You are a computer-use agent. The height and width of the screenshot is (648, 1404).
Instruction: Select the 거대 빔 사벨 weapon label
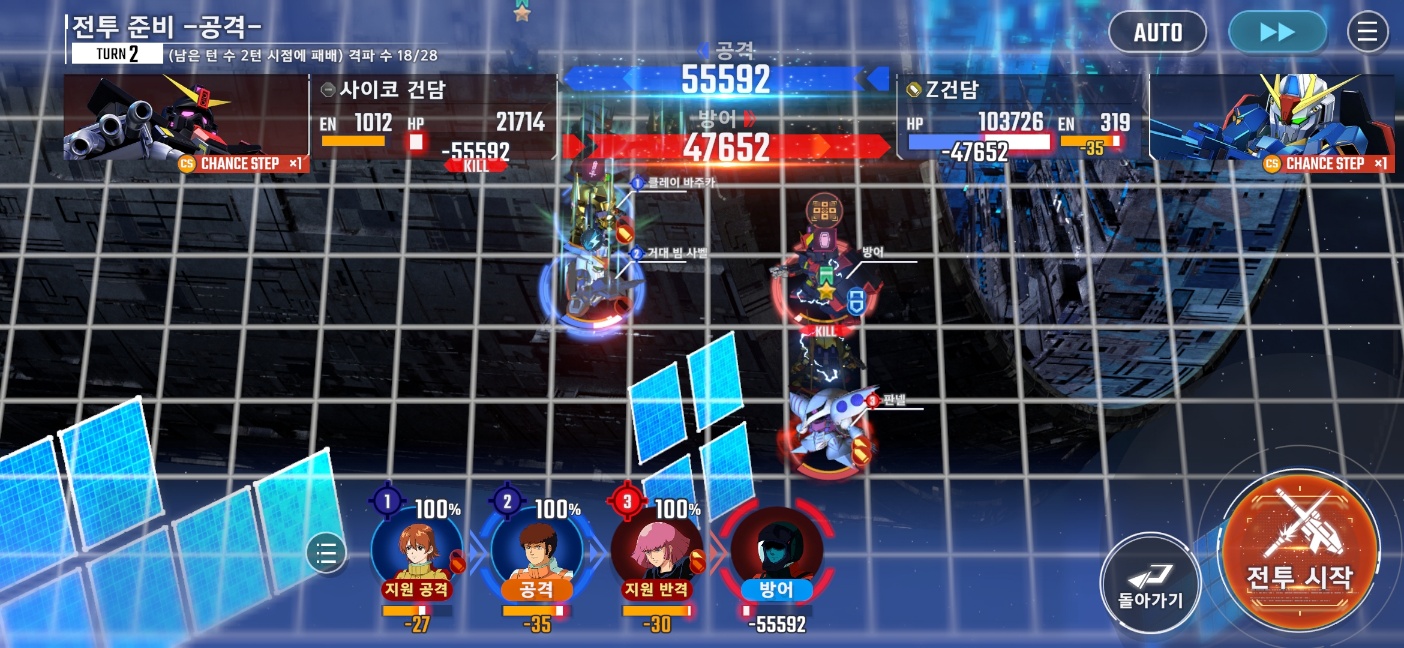coord(676,254)
